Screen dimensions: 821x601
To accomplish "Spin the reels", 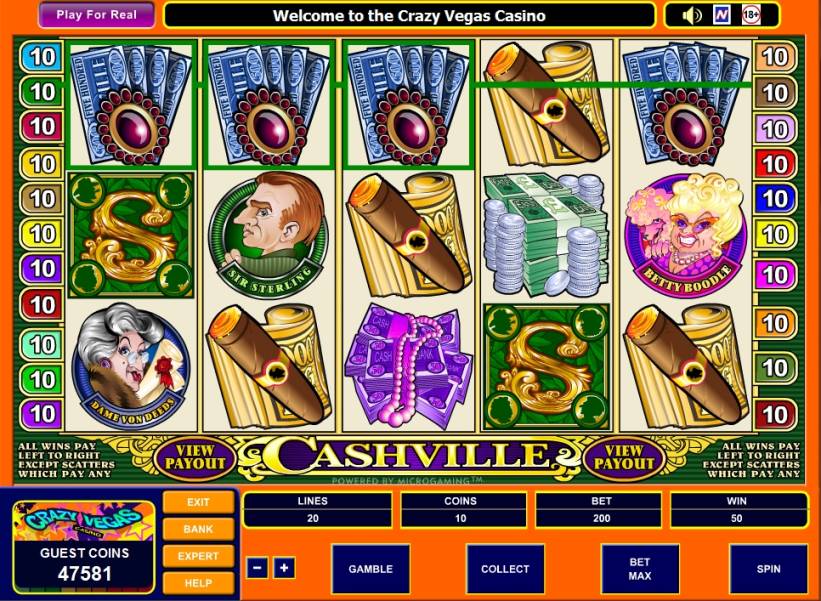I will 768,568.
